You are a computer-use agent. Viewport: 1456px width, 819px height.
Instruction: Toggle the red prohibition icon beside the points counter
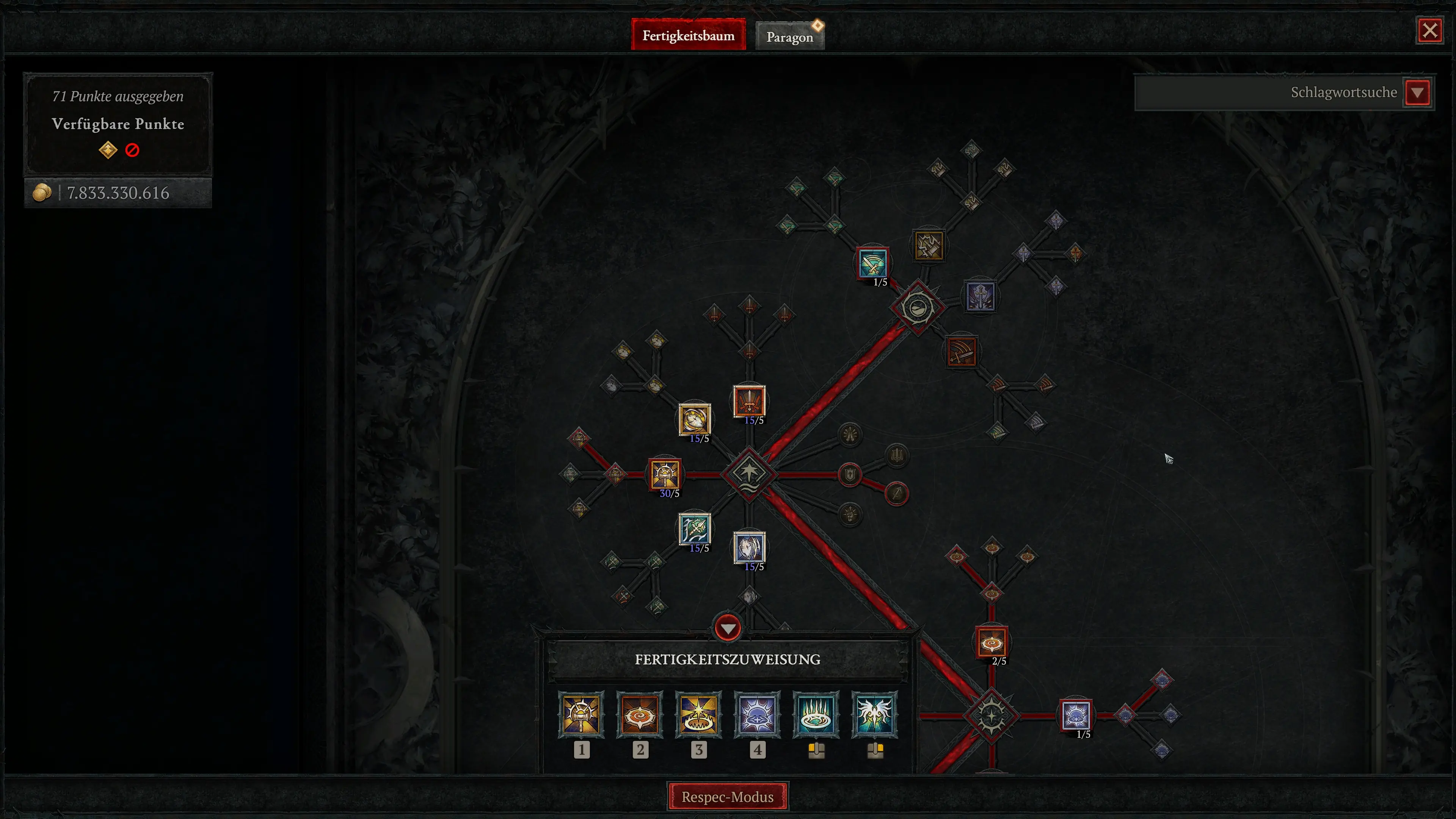pos(133,150)
